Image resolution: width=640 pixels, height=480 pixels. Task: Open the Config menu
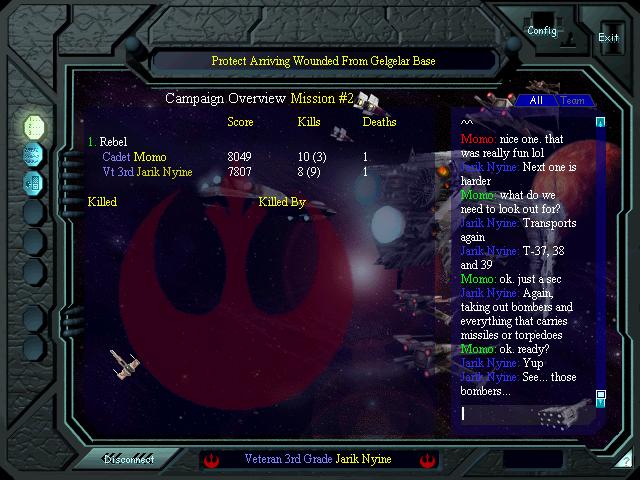pyautogui.click(x=542, y=30)
